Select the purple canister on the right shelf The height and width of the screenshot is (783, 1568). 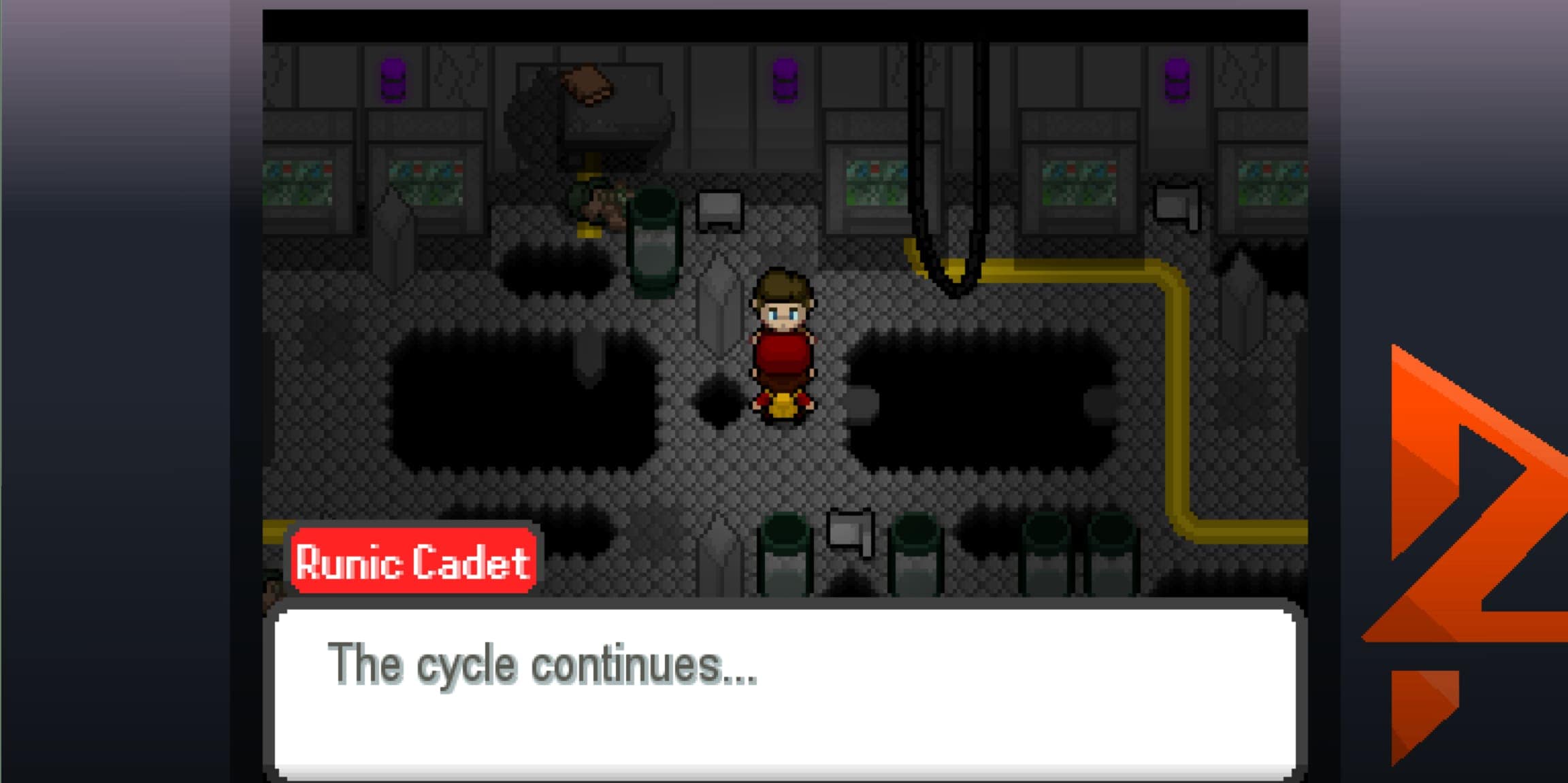(1177, 80)
